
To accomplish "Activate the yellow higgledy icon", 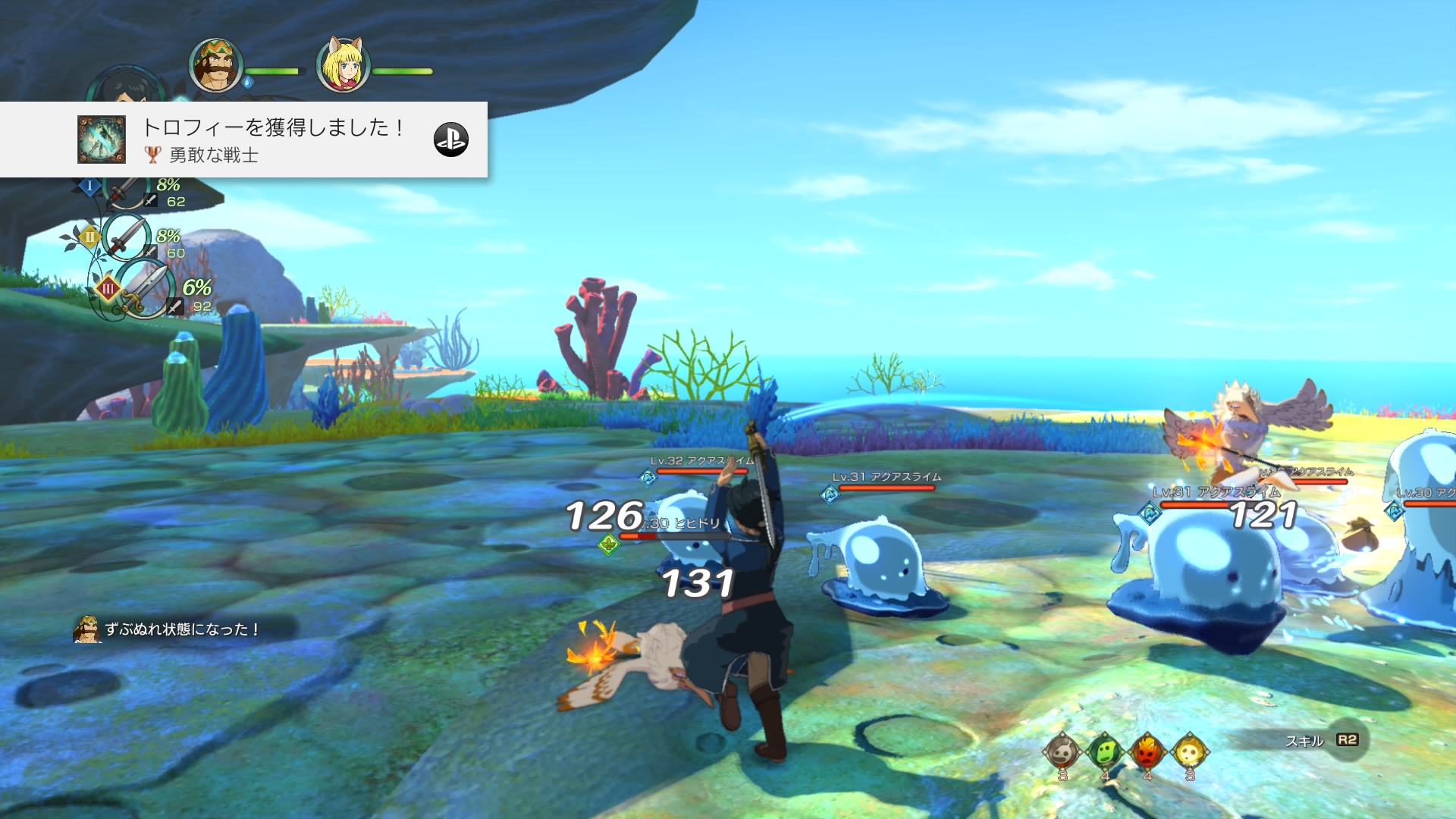I will (x=1189, y=752).
